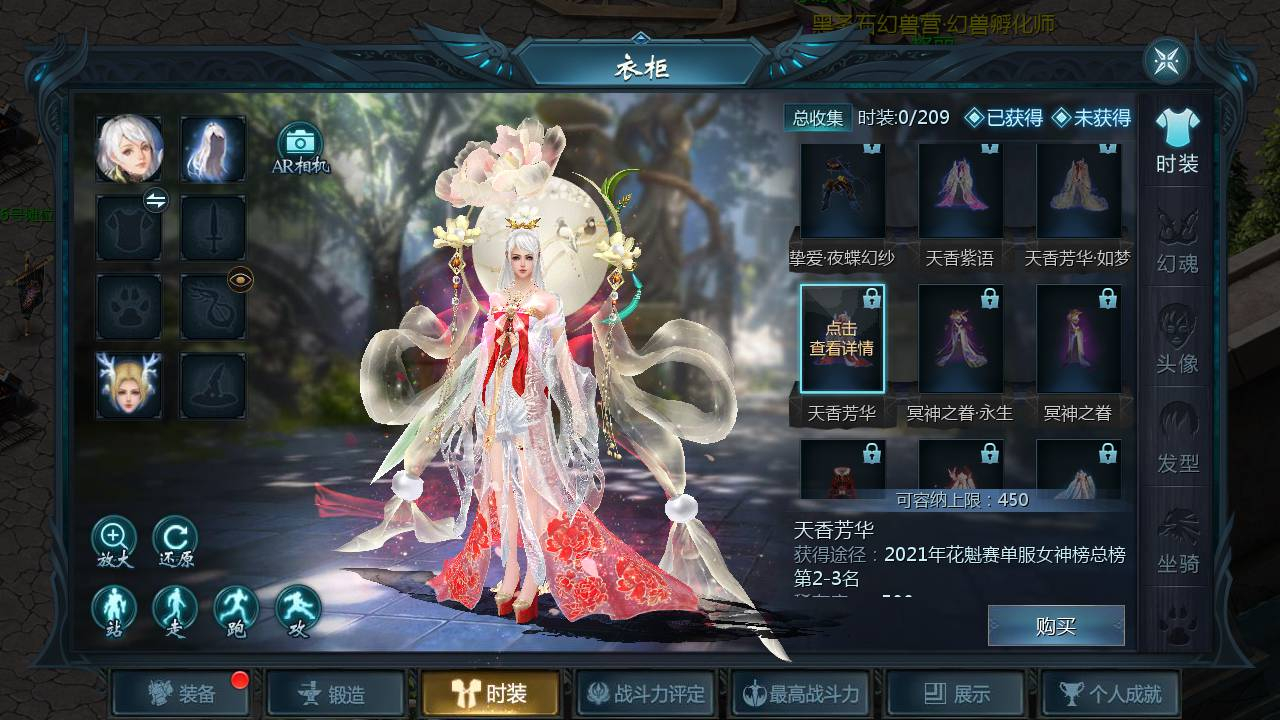Switch to the 坐骑 mount tab

1177,541
